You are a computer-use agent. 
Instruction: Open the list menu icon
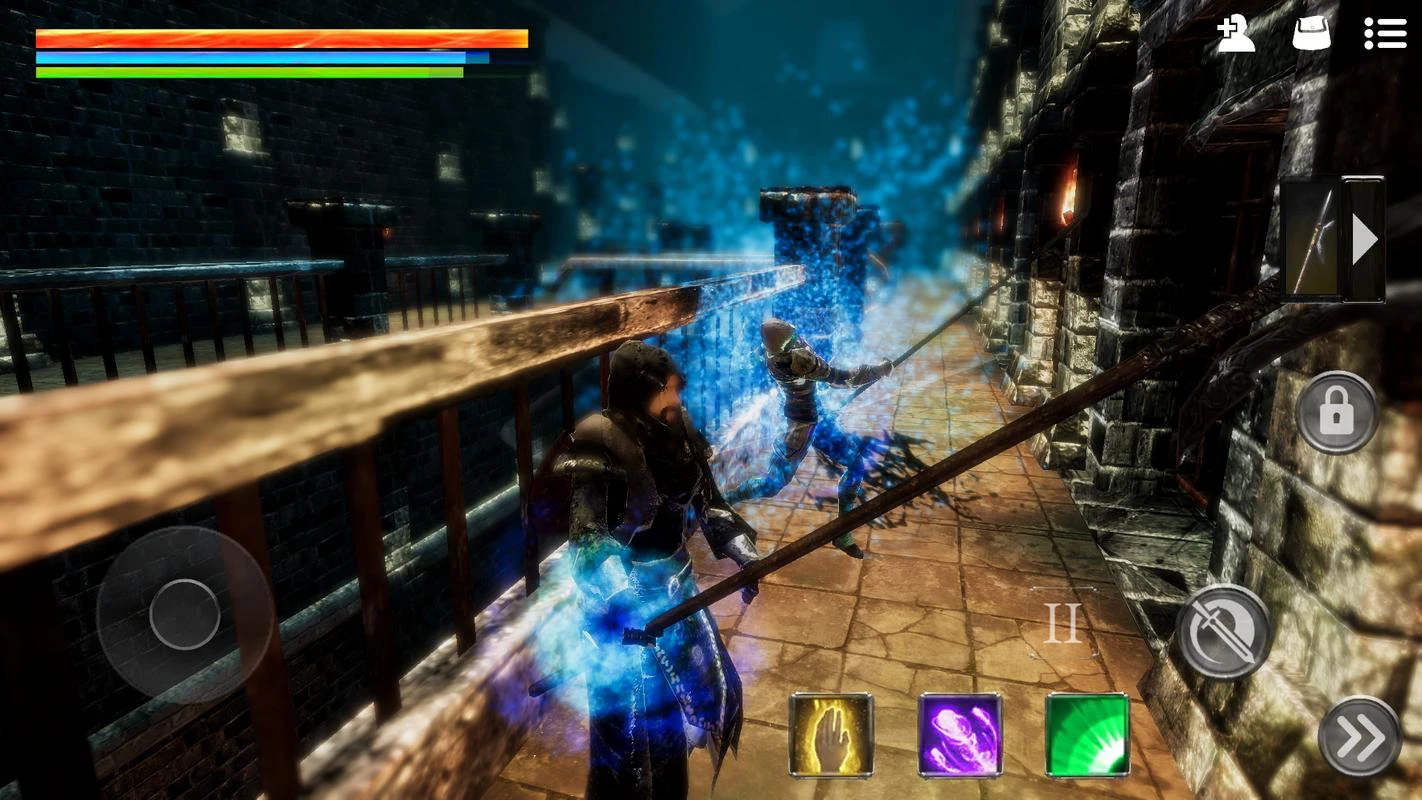[x=1385, y=34]
